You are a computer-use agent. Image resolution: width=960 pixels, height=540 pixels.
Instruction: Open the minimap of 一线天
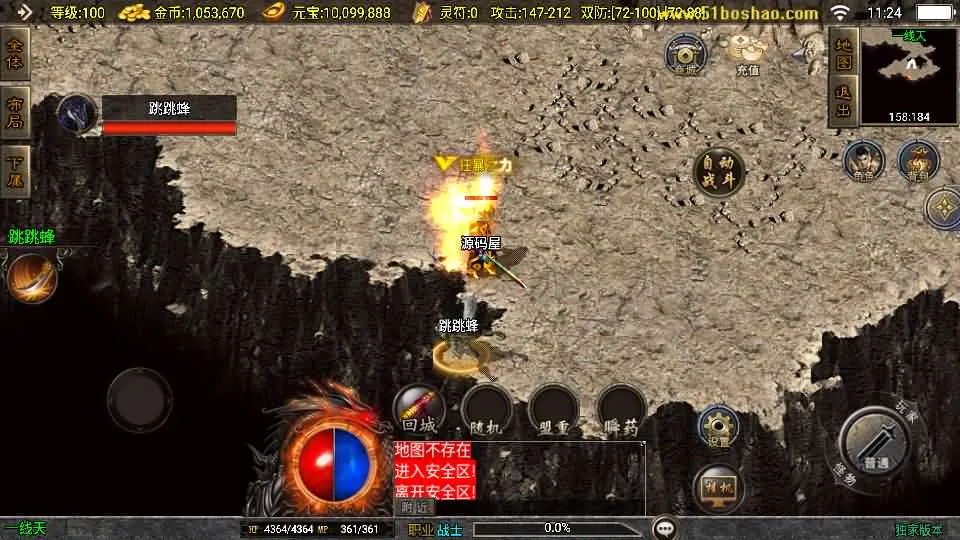click(x=908, y=75)
